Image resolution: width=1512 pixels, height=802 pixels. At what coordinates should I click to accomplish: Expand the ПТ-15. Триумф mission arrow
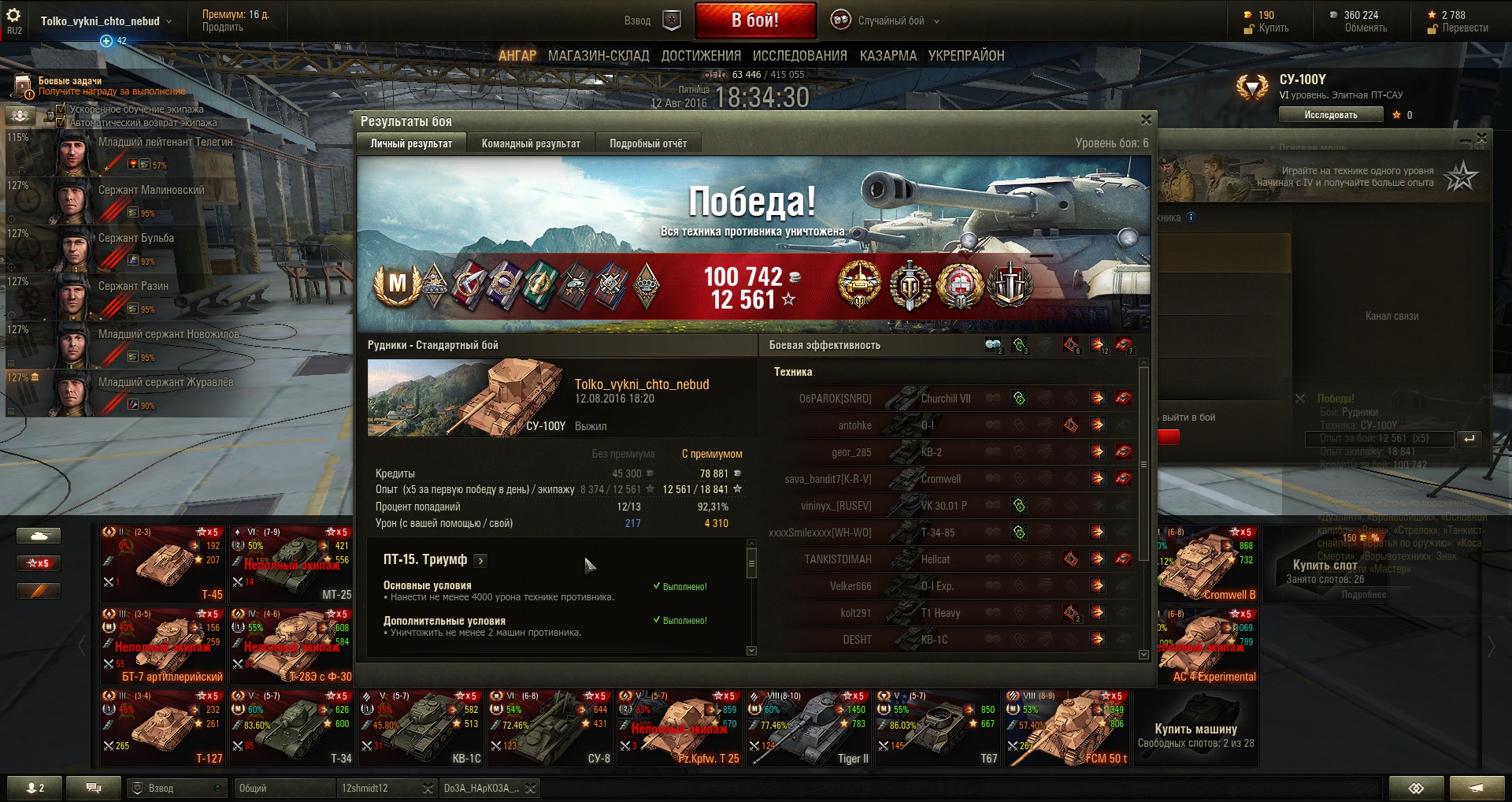[x=480, y=560]
